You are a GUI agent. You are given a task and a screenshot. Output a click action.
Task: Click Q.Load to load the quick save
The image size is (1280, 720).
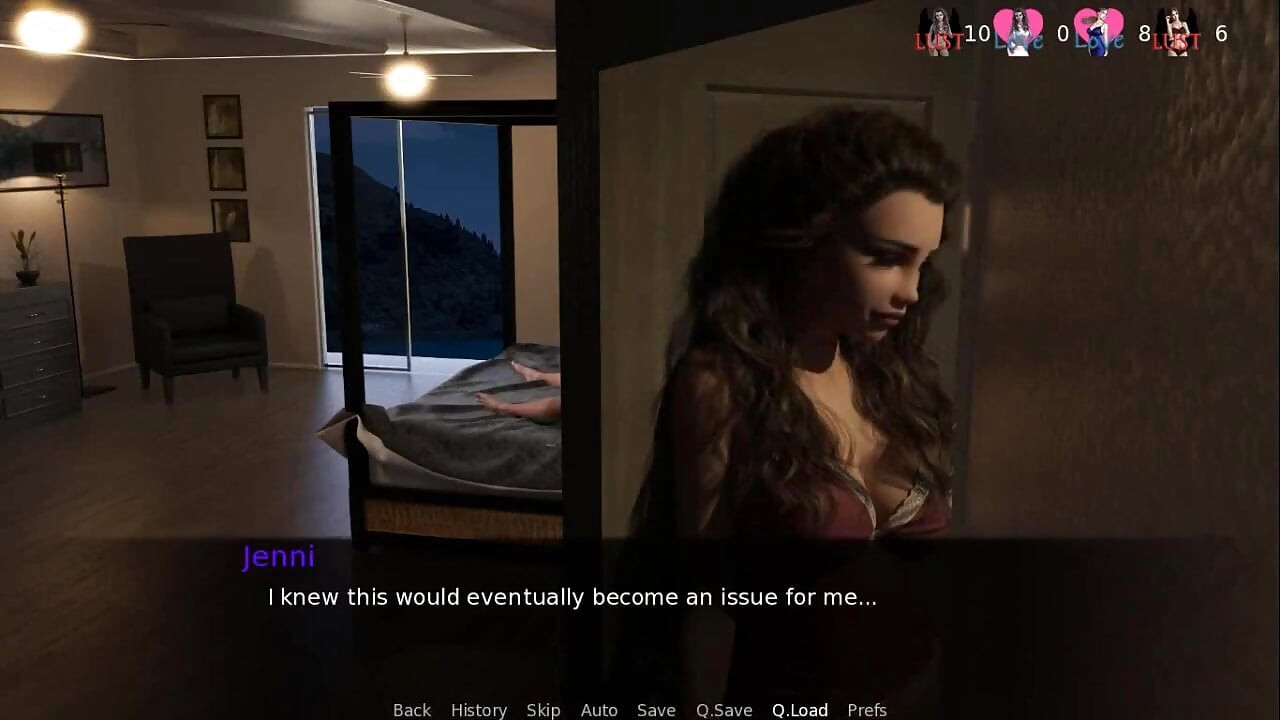coord(799,709)
